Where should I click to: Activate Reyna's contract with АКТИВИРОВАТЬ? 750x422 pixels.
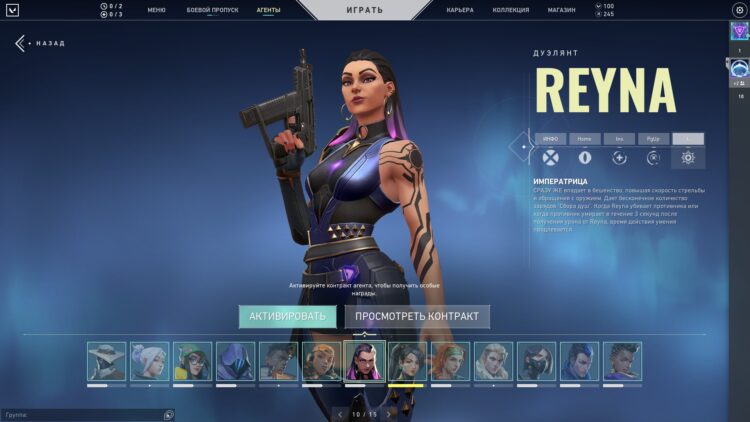pos(287,316)
